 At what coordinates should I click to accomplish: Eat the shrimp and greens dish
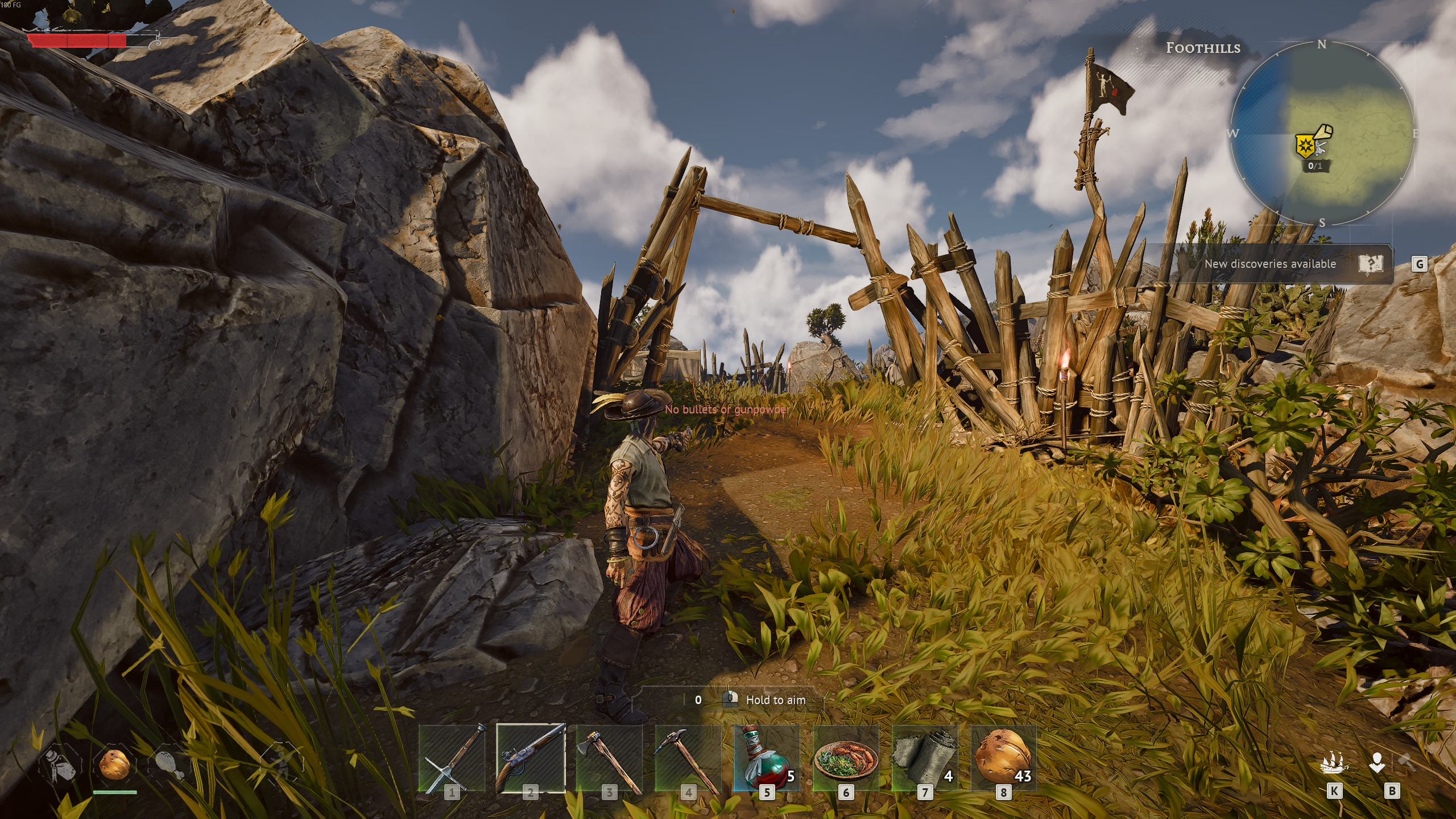846,758
